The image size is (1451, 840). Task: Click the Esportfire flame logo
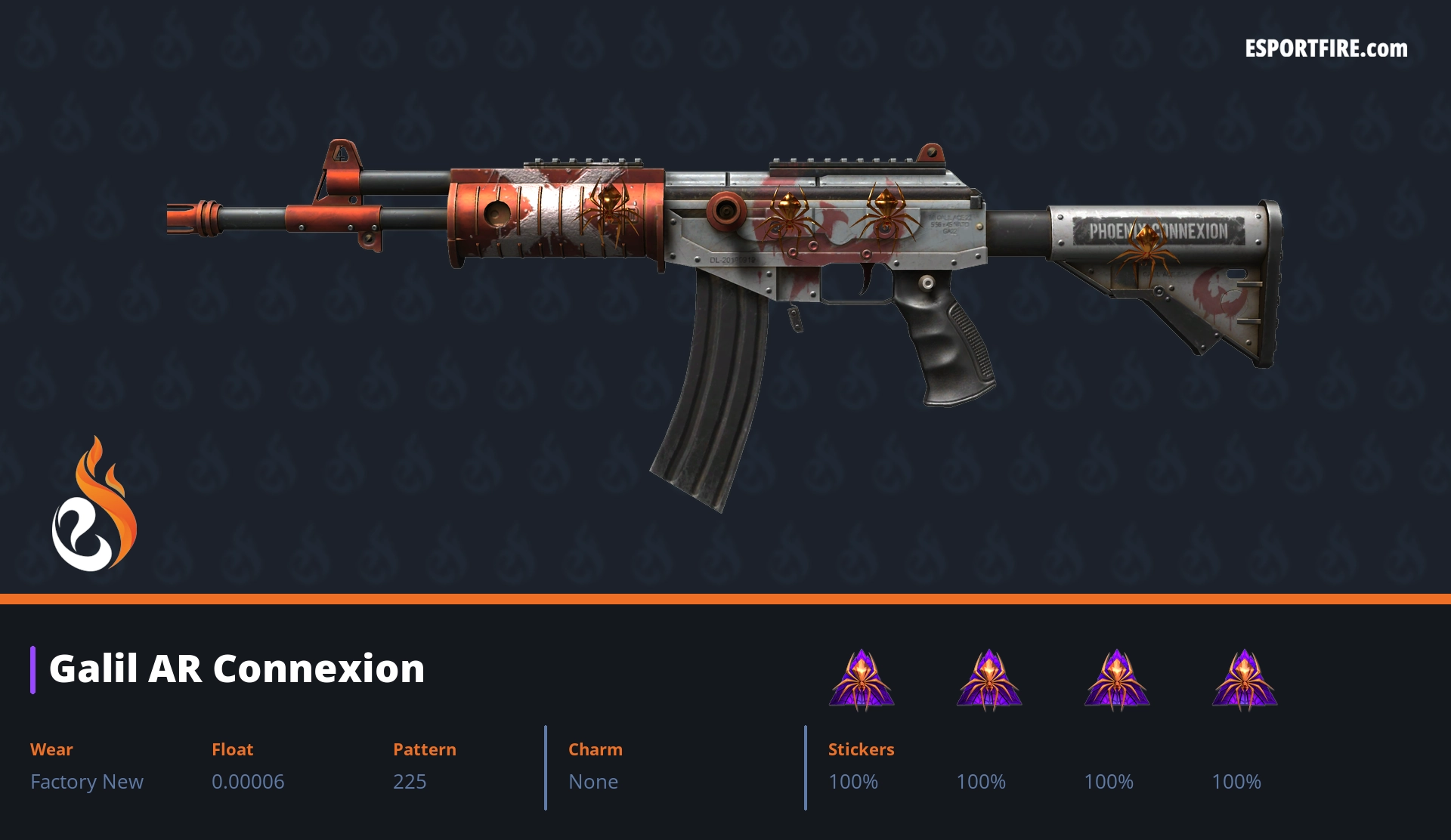click(94, 505)
